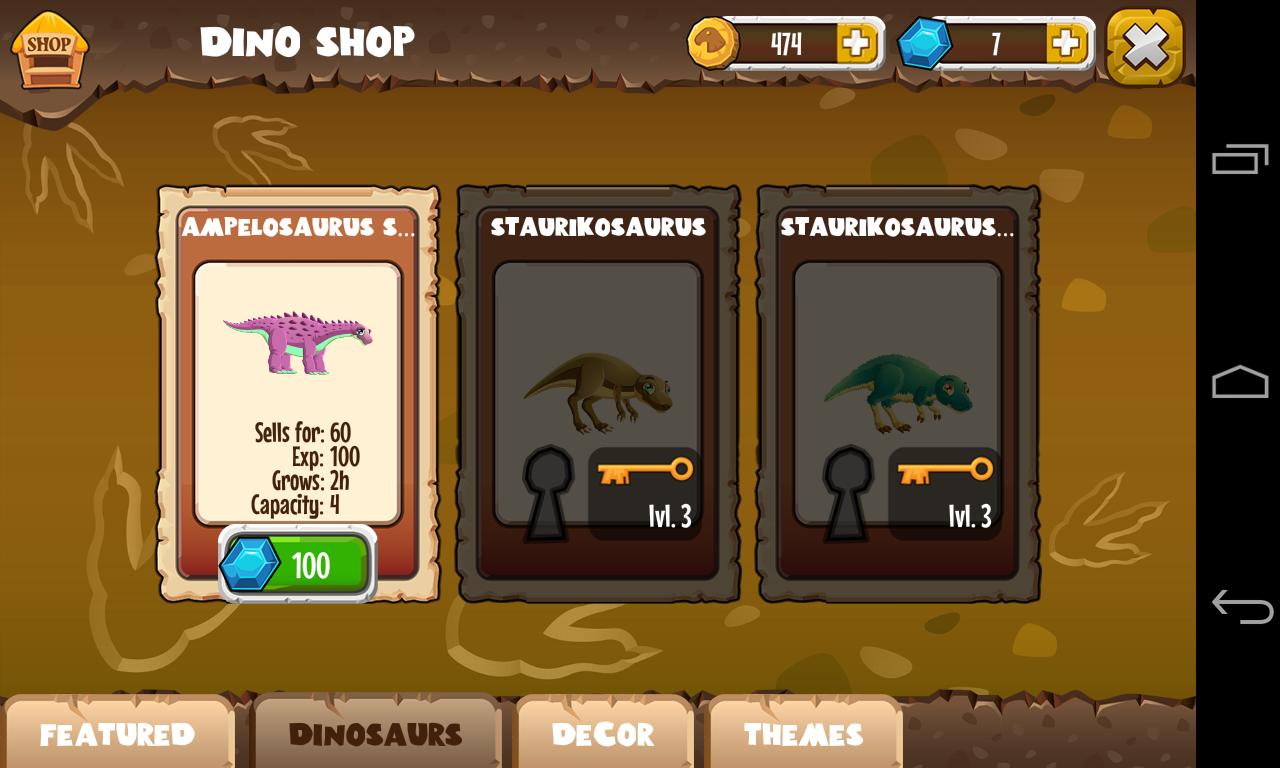Viewport: 1280px width, 768px height.
Task: Click the coin currency icon
Action: 711,43
